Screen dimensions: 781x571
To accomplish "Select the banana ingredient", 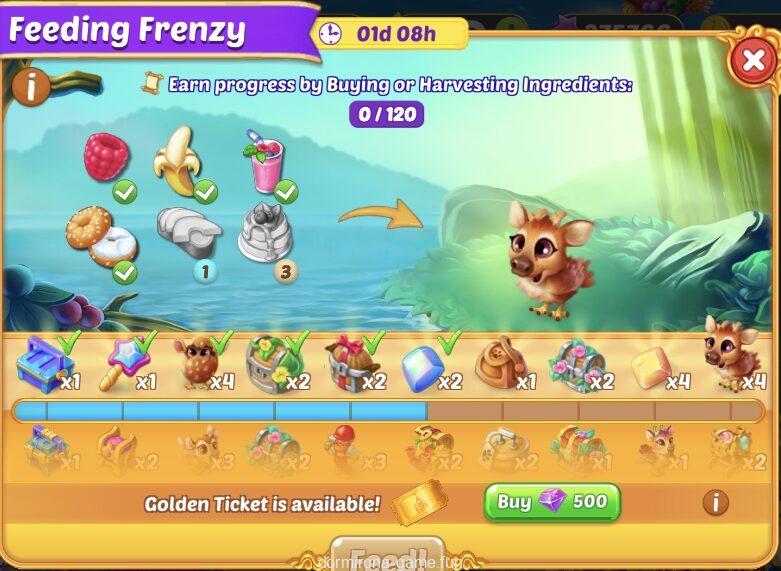I will tap(178, 165).
